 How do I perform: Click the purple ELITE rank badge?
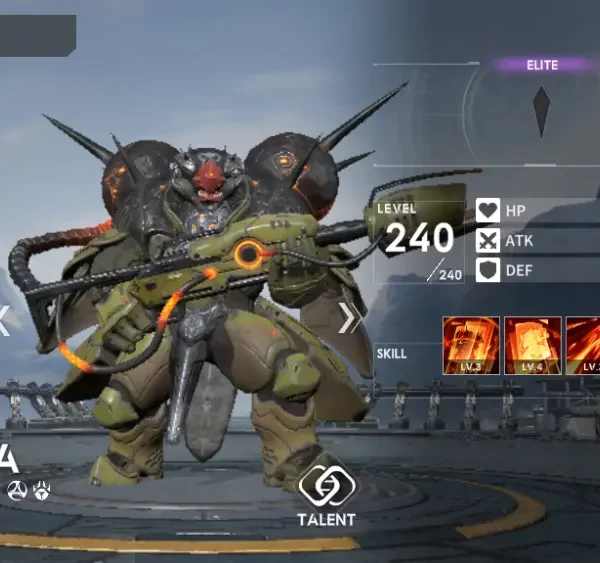[x=542, y=65]
